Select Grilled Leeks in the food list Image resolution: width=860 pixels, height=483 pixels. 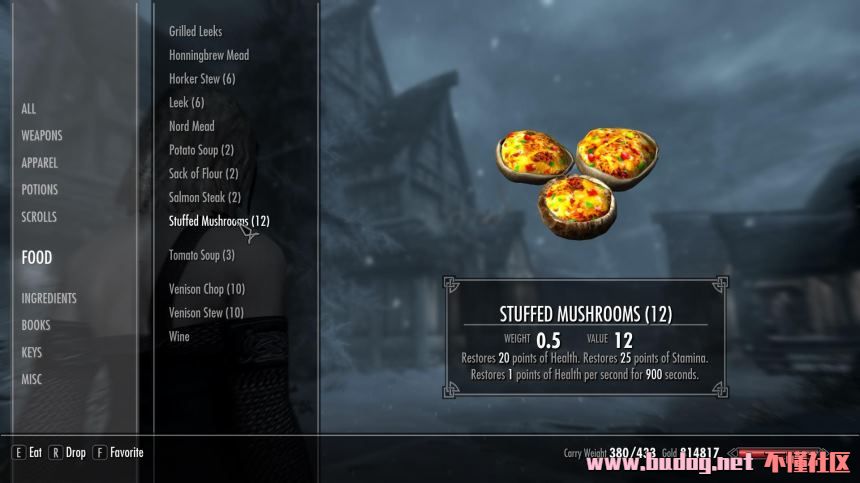(x=196, y=32)
